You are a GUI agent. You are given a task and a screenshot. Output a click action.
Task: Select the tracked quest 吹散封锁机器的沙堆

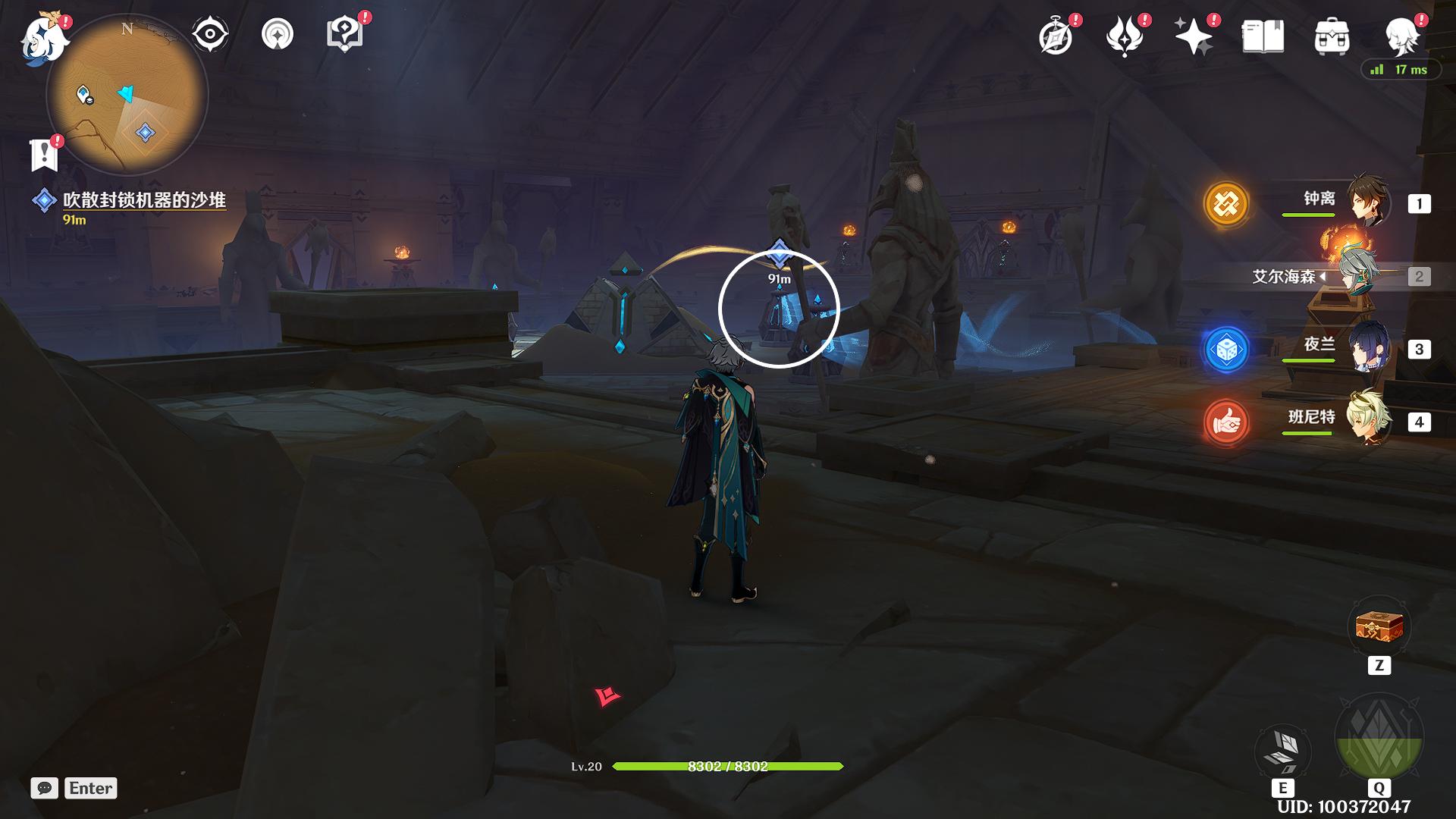pos(144,200)
